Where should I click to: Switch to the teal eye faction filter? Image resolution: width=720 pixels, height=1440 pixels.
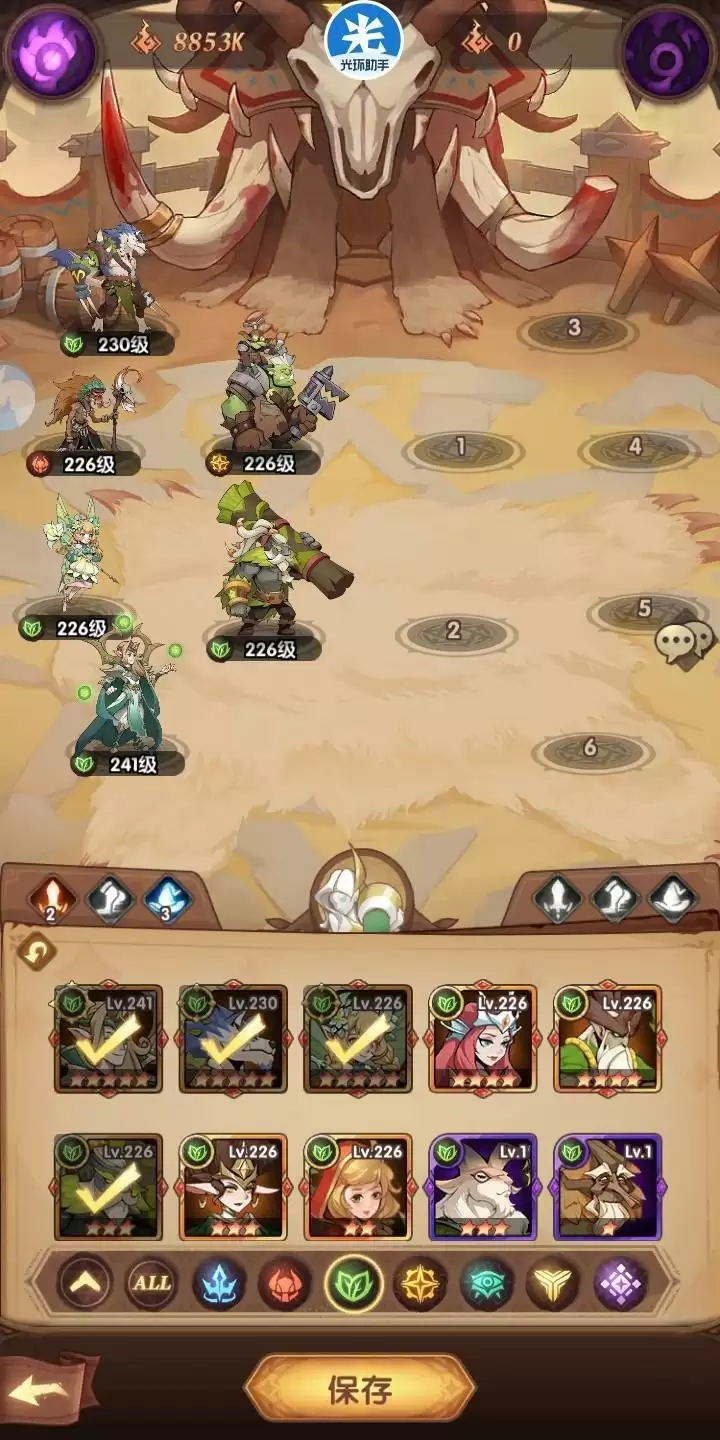pos(487,1283)
